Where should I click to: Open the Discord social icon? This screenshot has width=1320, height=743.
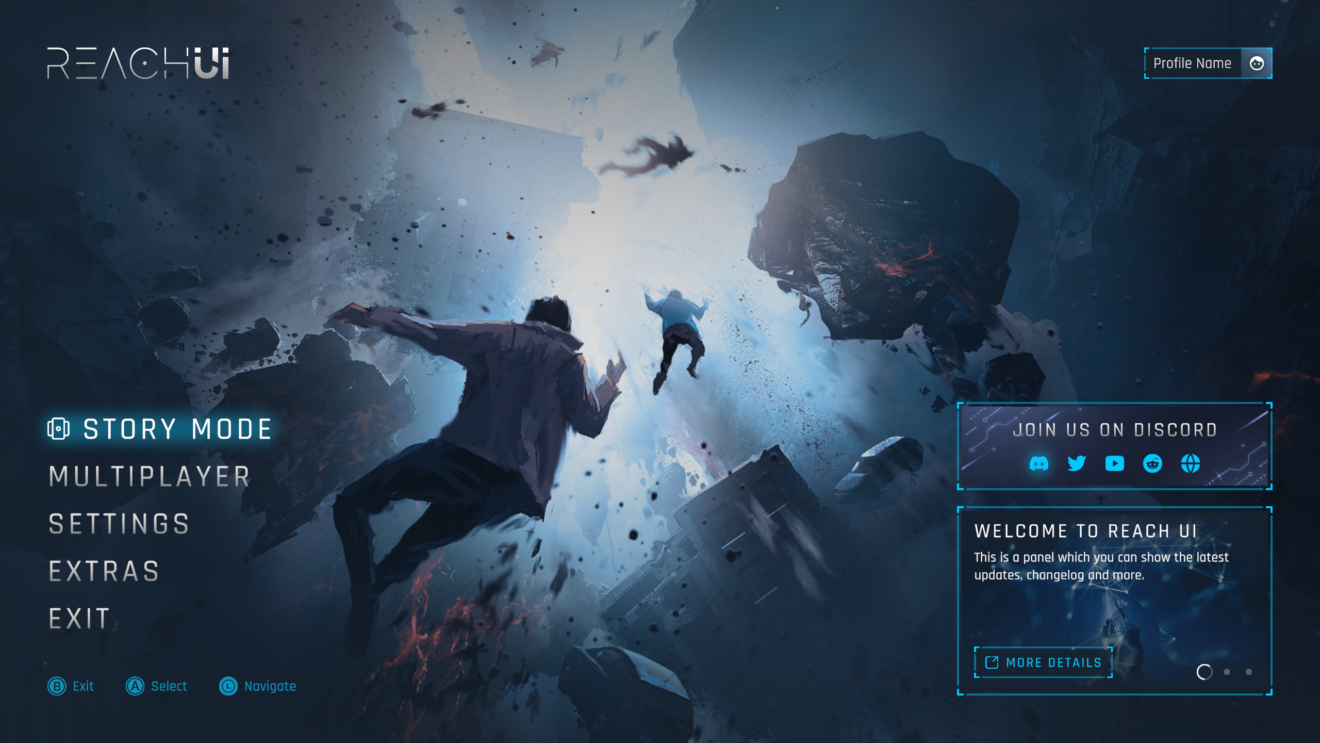[x=1039, y=463]
